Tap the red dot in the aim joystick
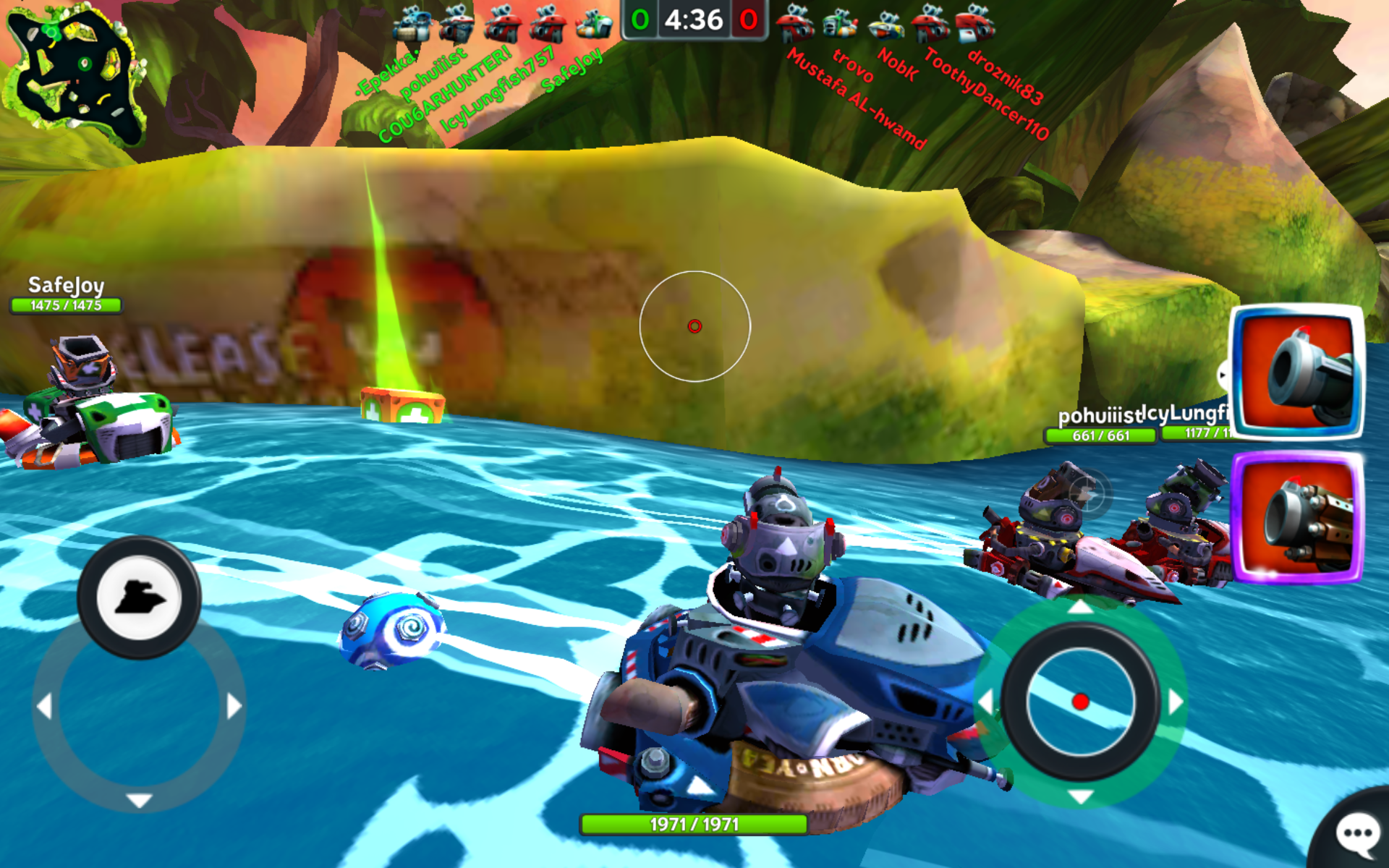 coord(1081,702)
